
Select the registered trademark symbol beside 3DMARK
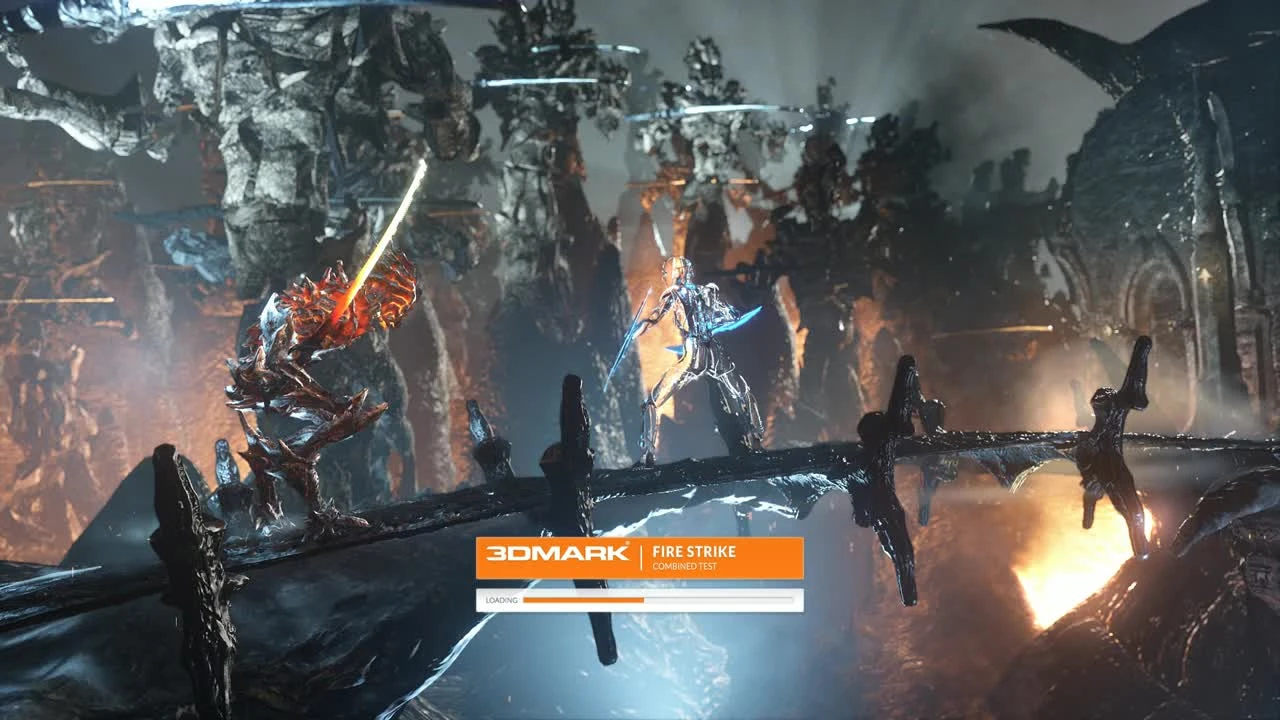[x=628, y=543]
